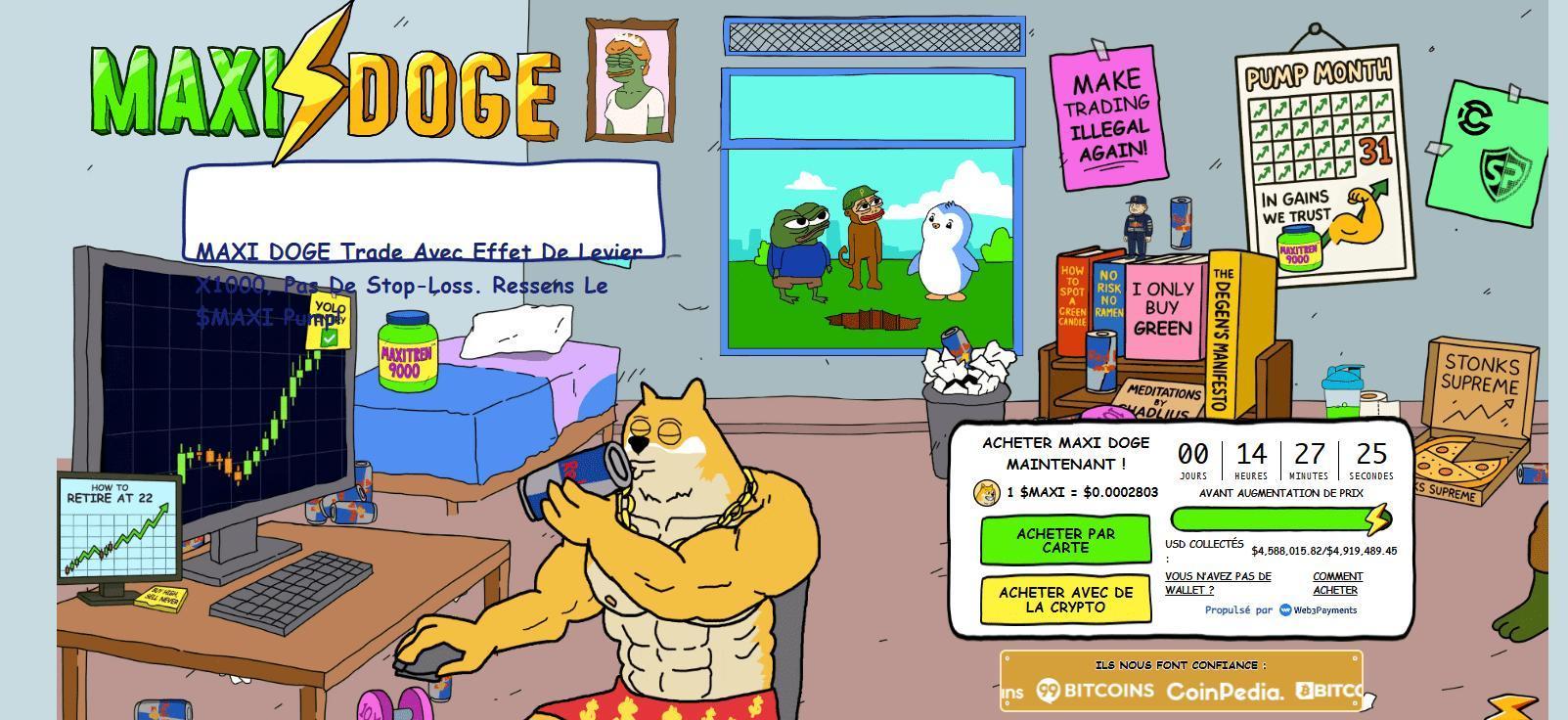Click the Web3Payments circular logo icon
The height and width of the screenshot is (720, 1568).
[1286, 610]
